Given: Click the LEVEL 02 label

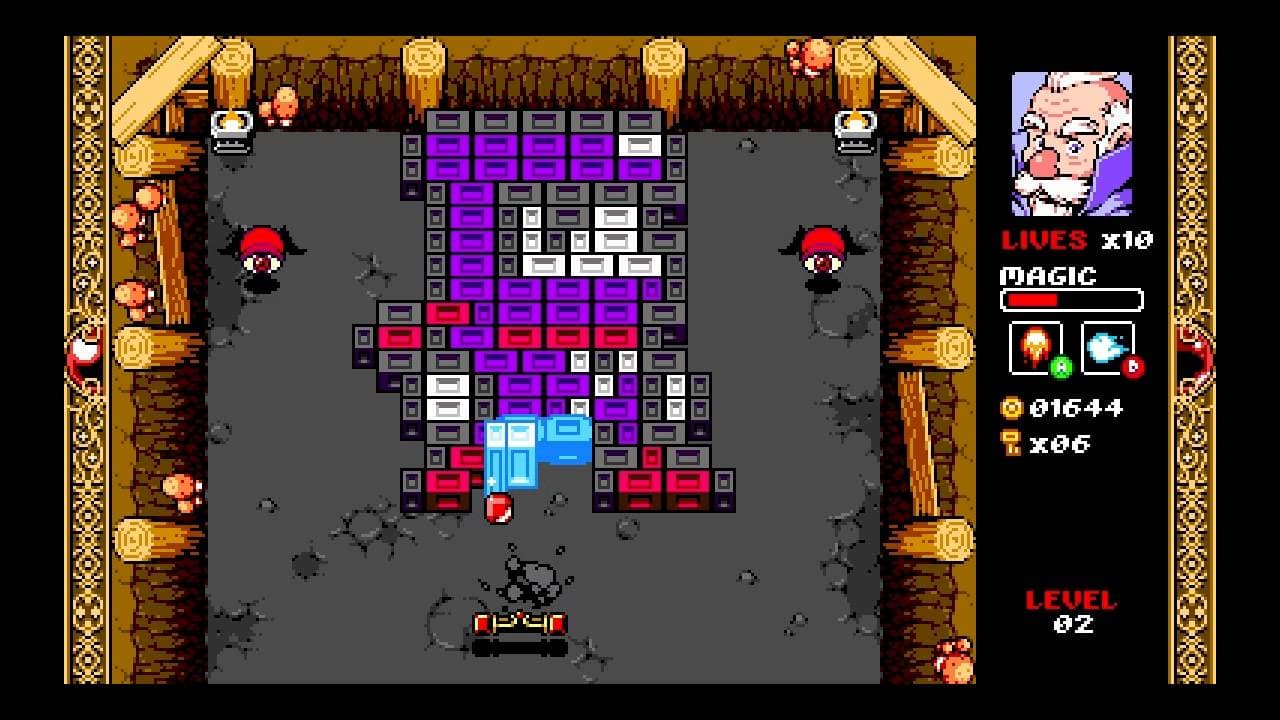Looking at the screenshot, I should (x=1072, y=610).
